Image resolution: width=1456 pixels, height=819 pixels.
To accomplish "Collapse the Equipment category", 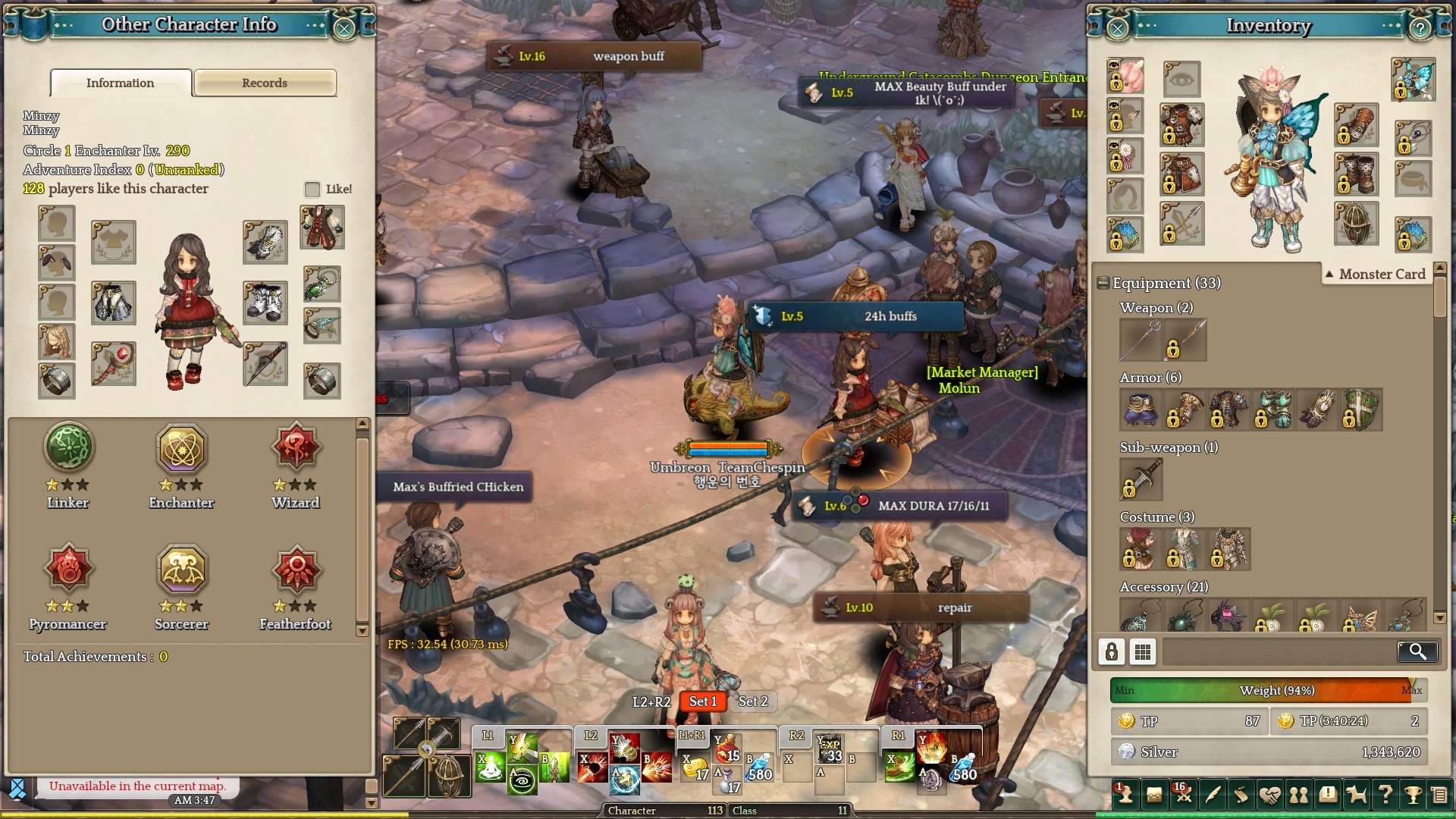I will point(1103,283).
